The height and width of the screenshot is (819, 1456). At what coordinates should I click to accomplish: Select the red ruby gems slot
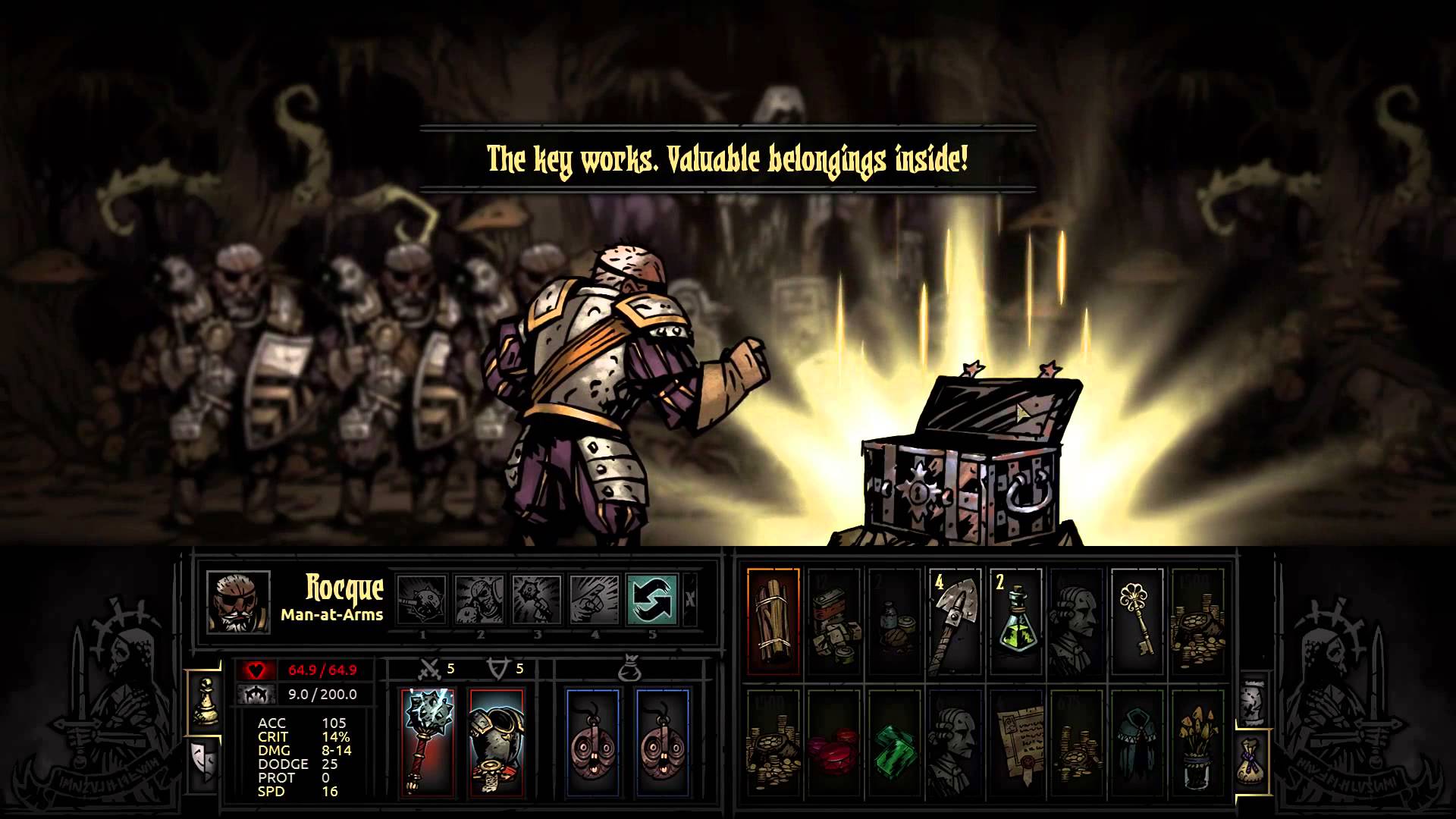click(x=834, y=742)
